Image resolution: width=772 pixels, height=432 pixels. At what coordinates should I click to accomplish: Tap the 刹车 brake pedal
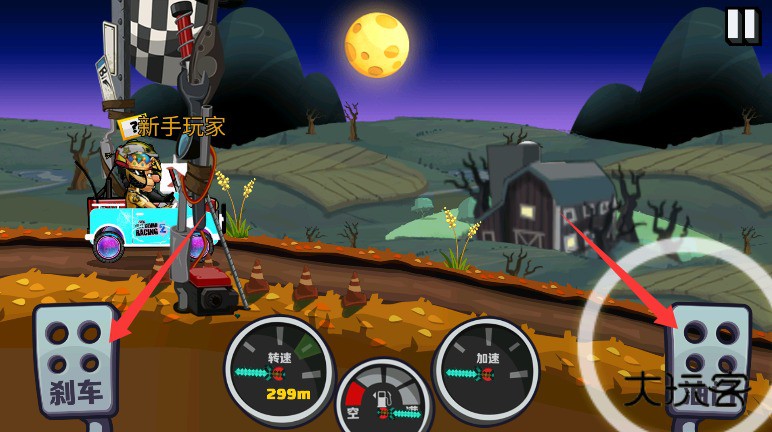tap(75, 361)
